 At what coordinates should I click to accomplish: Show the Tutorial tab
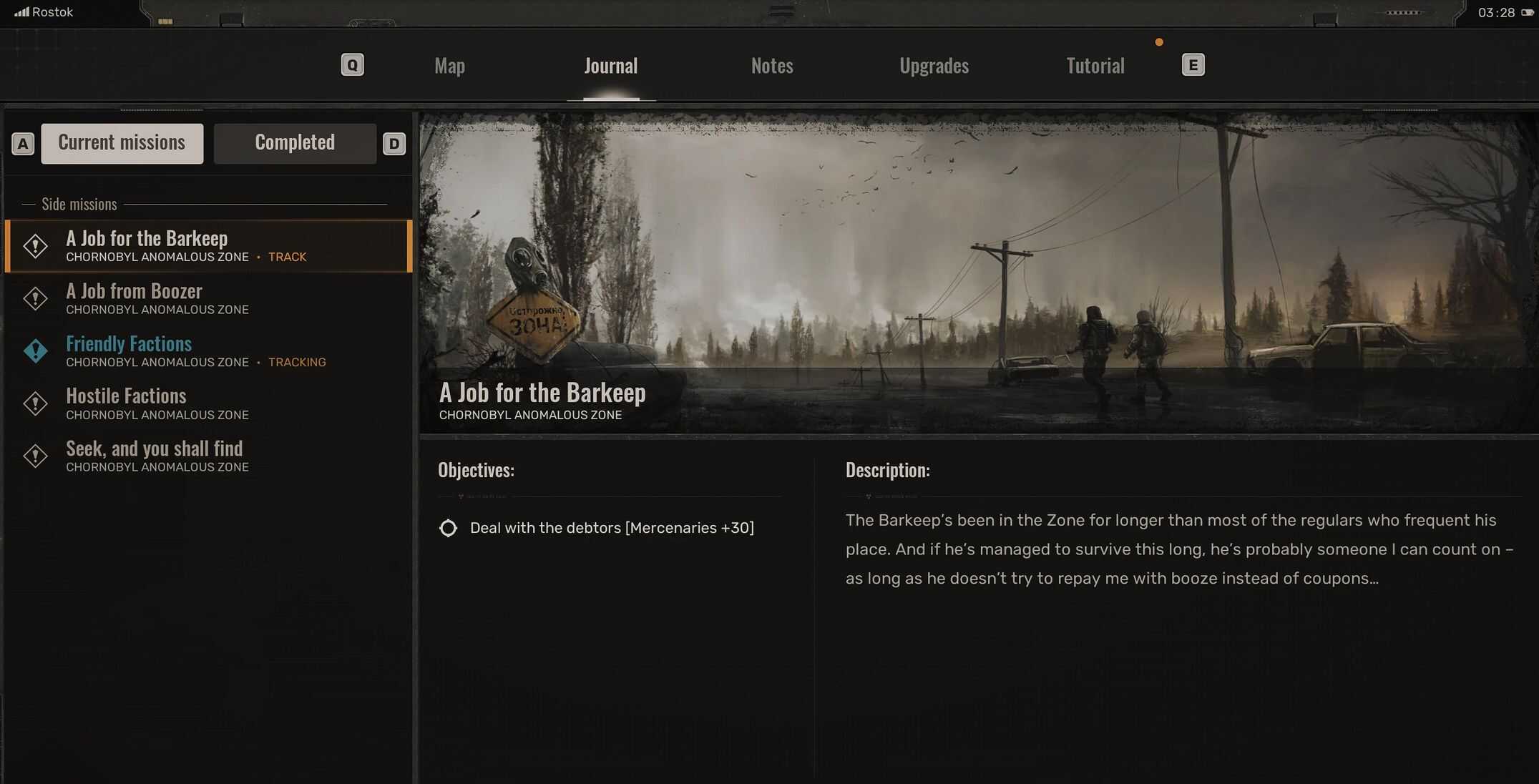pyautogui.click(x=1095, y=66)
